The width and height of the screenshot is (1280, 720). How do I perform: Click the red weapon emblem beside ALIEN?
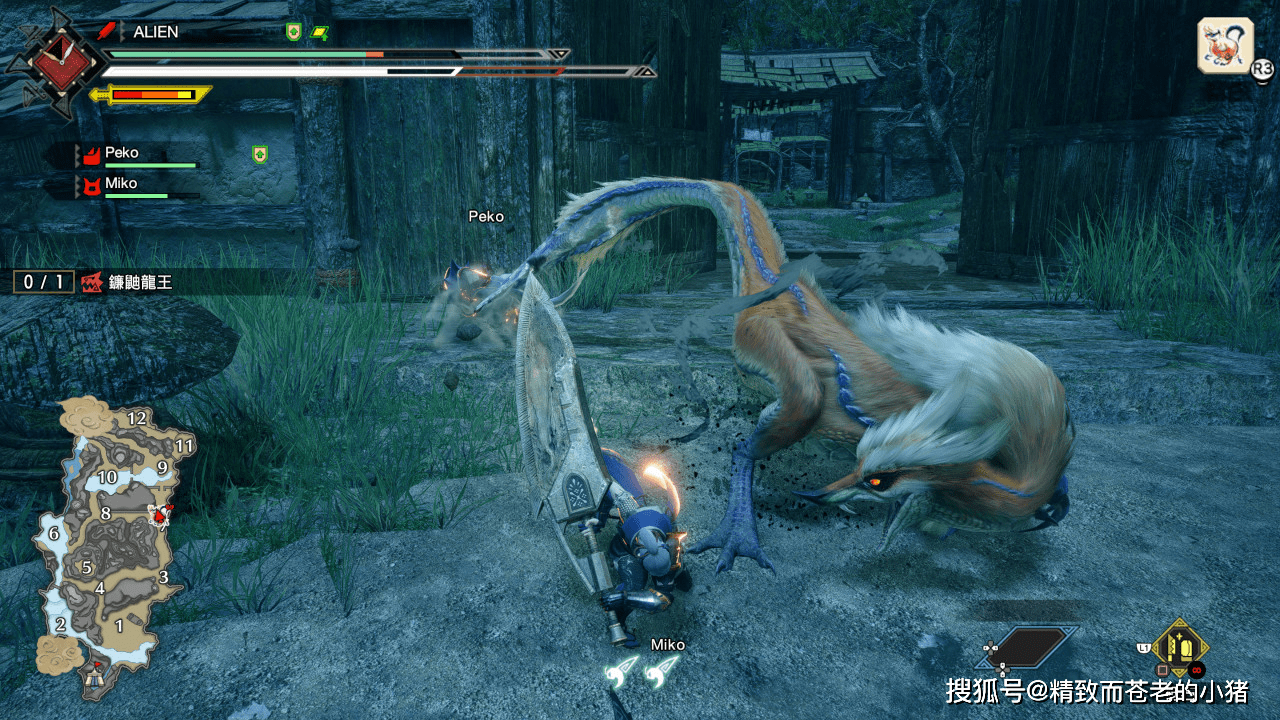(x=109, y=32)
